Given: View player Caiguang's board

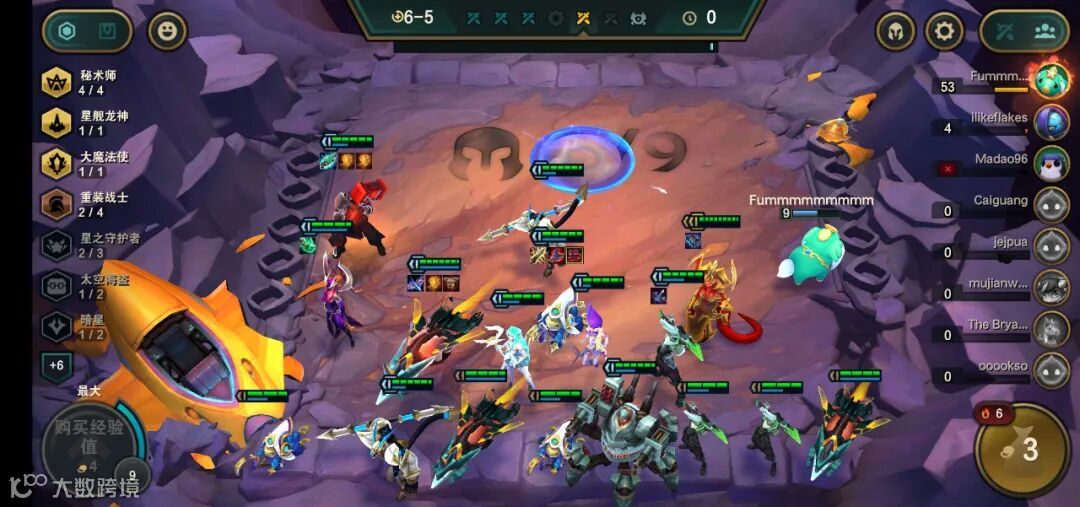Looking at the screenshot, I should [1050, 205].
